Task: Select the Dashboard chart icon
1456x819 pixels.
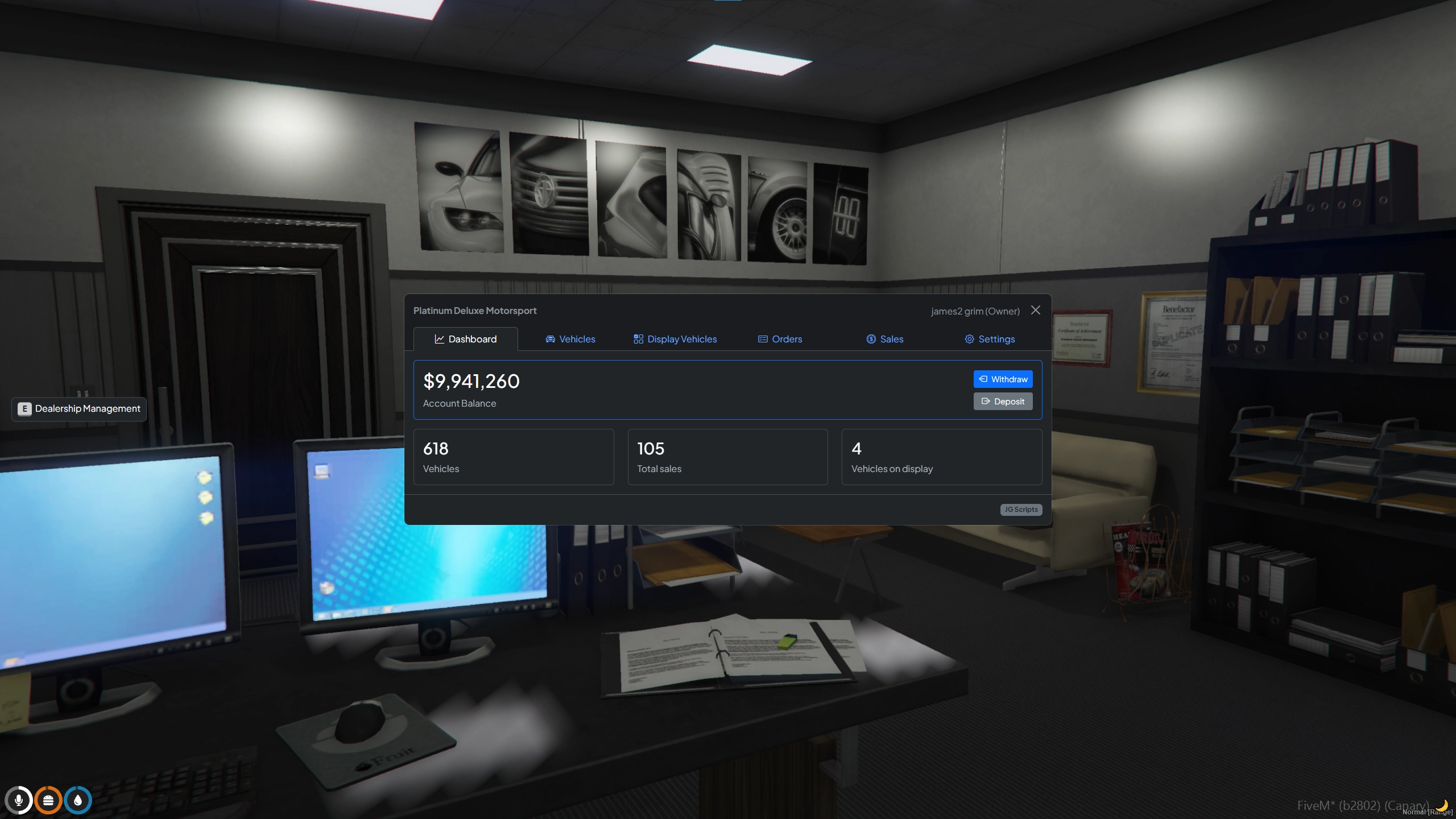Action: (440, 339)
